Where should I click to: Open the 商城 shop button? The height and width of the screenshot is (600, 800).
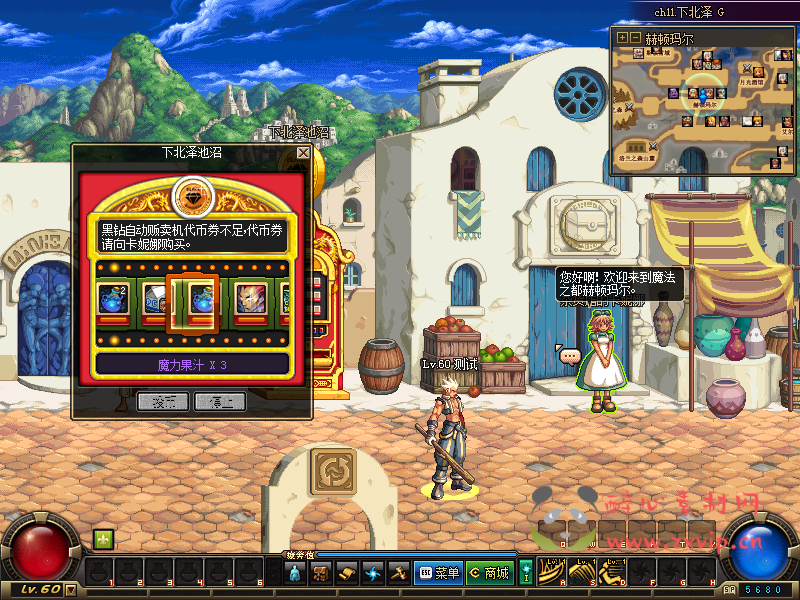[x=489, y=573]
